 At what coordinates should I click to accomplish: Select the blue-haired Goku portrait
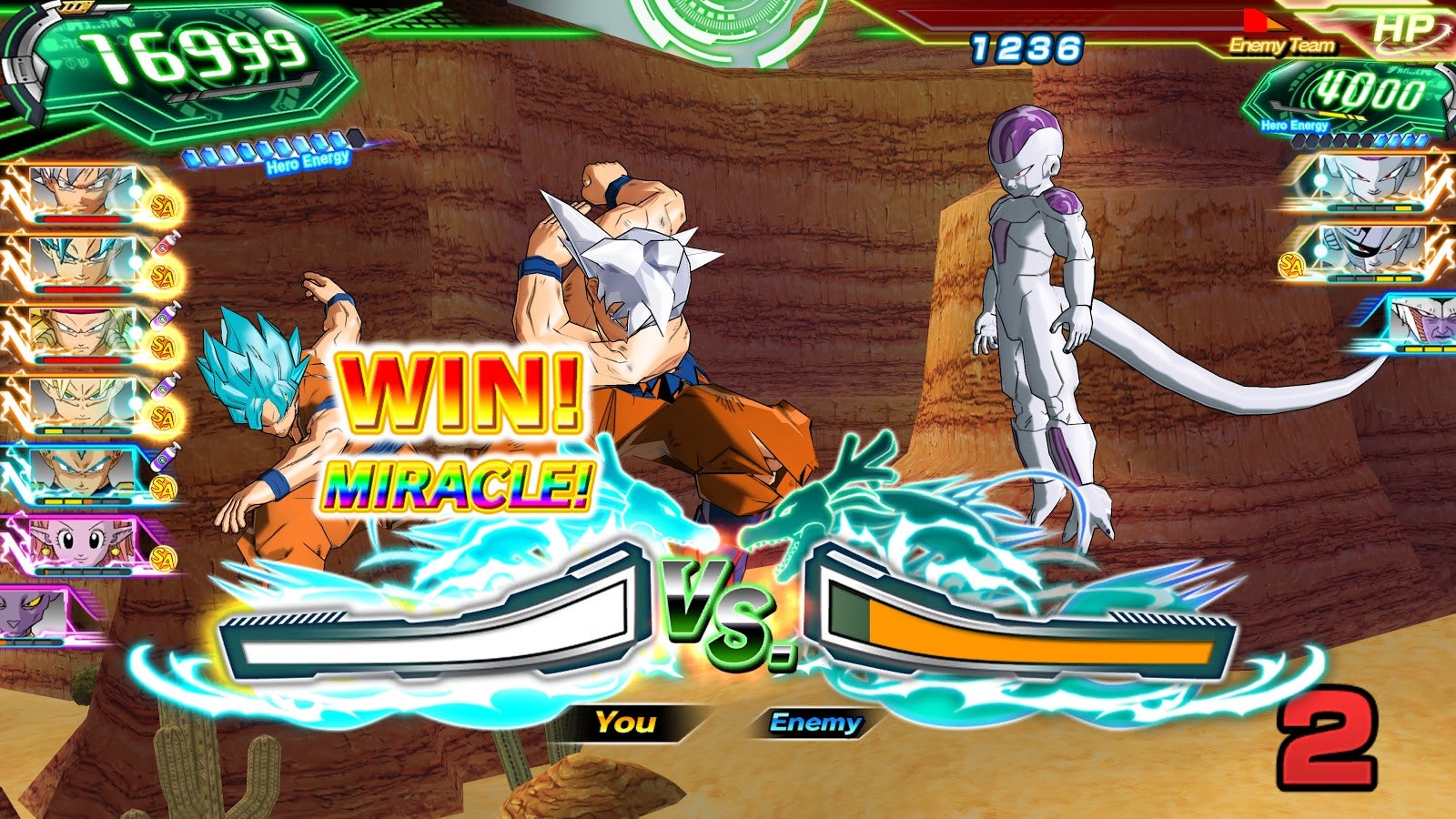coord(82,262)
